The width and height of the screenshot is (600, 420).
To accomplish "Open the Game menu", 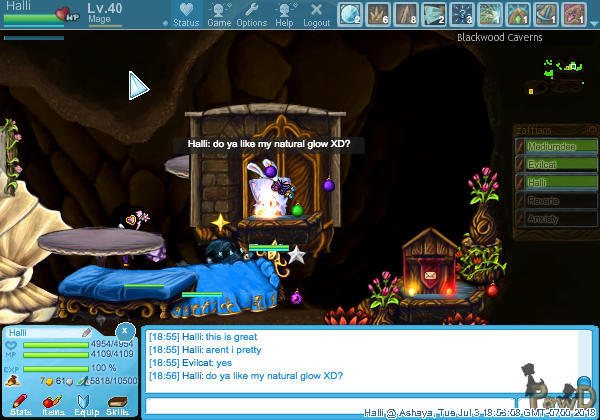I will pyautogui.click(x=219, y=14).
